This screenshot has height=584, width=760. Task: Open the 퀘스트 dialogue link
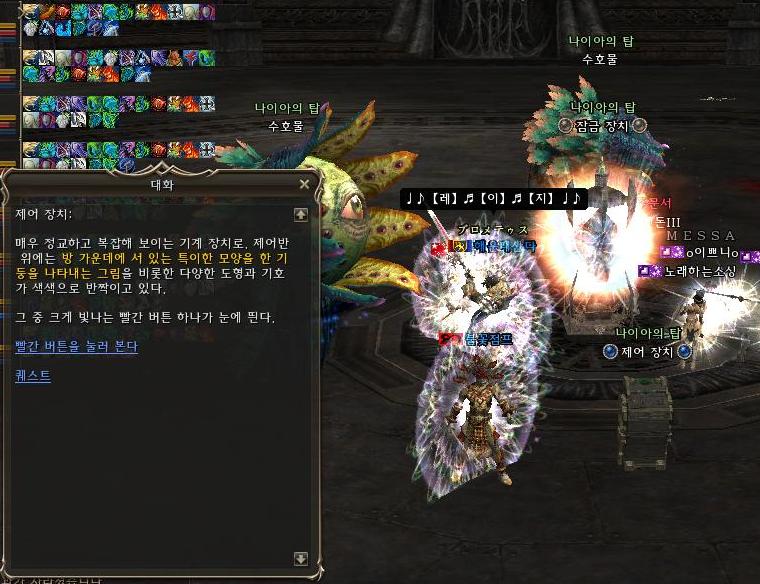pyautogui.click(x=33, y=376)
